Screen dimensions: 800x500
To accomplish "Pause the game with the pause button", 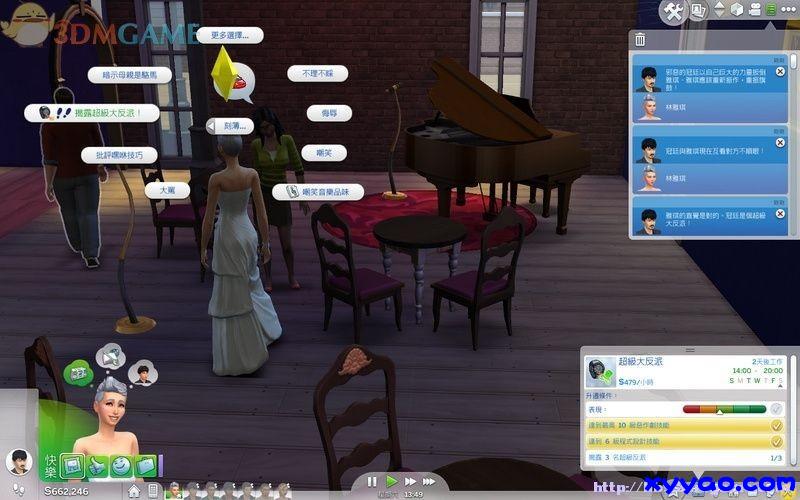I will [372, 481].
